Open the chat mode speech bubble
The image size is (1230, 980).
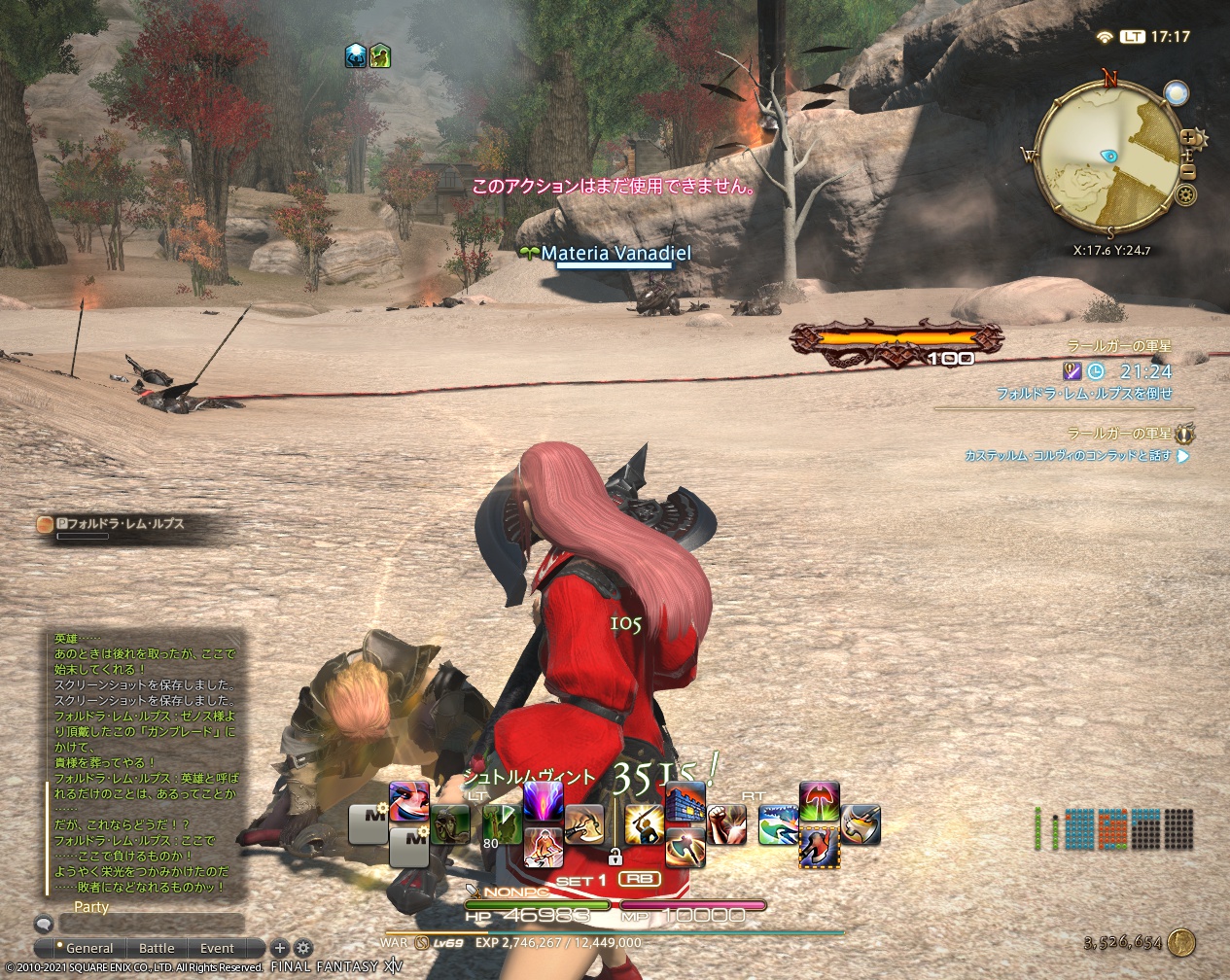(44, 924)
